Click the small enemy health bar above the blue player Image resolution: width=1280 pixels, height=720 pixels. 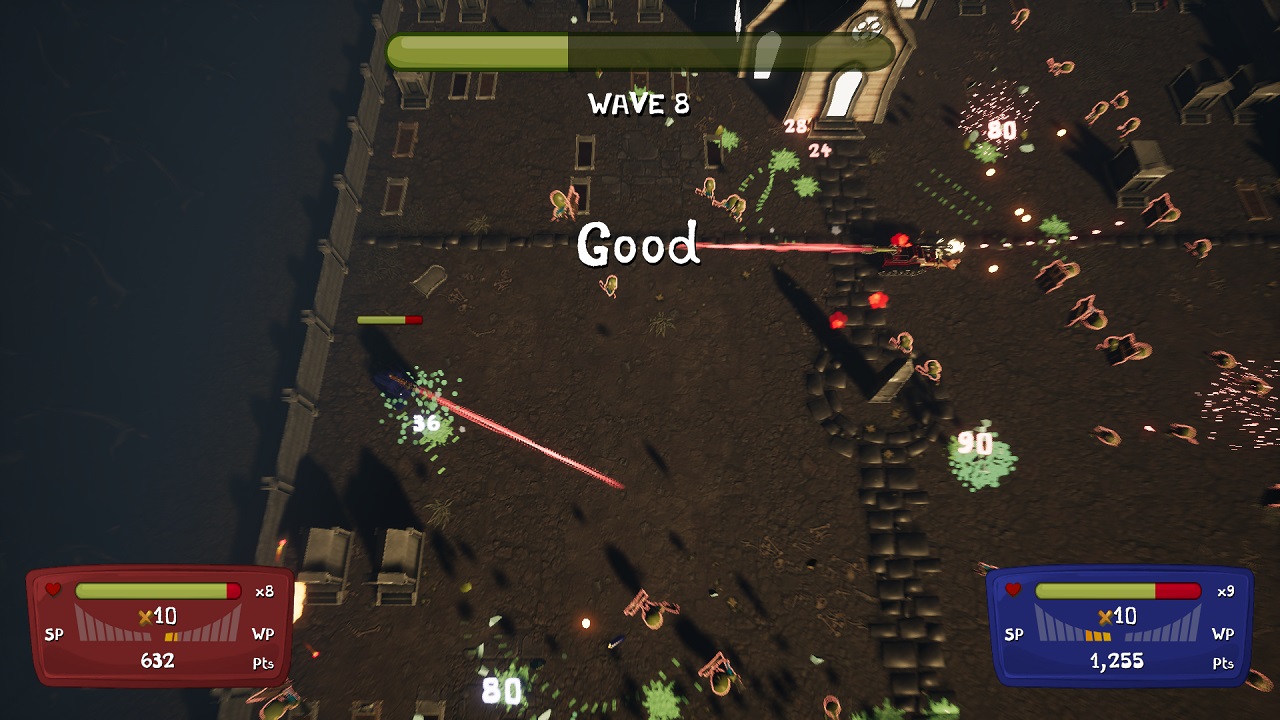click(x=388, y=320)
